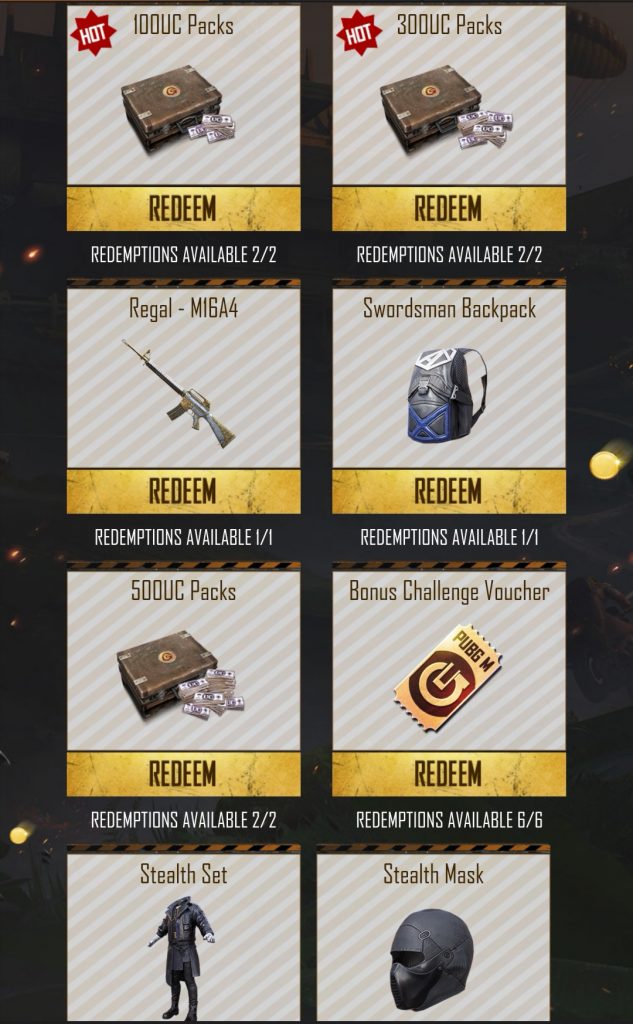The height and width of the screenshot is (1024, 633).
Task: Open the Stealth Set outfit card
Action: click(x=183, y=938)
